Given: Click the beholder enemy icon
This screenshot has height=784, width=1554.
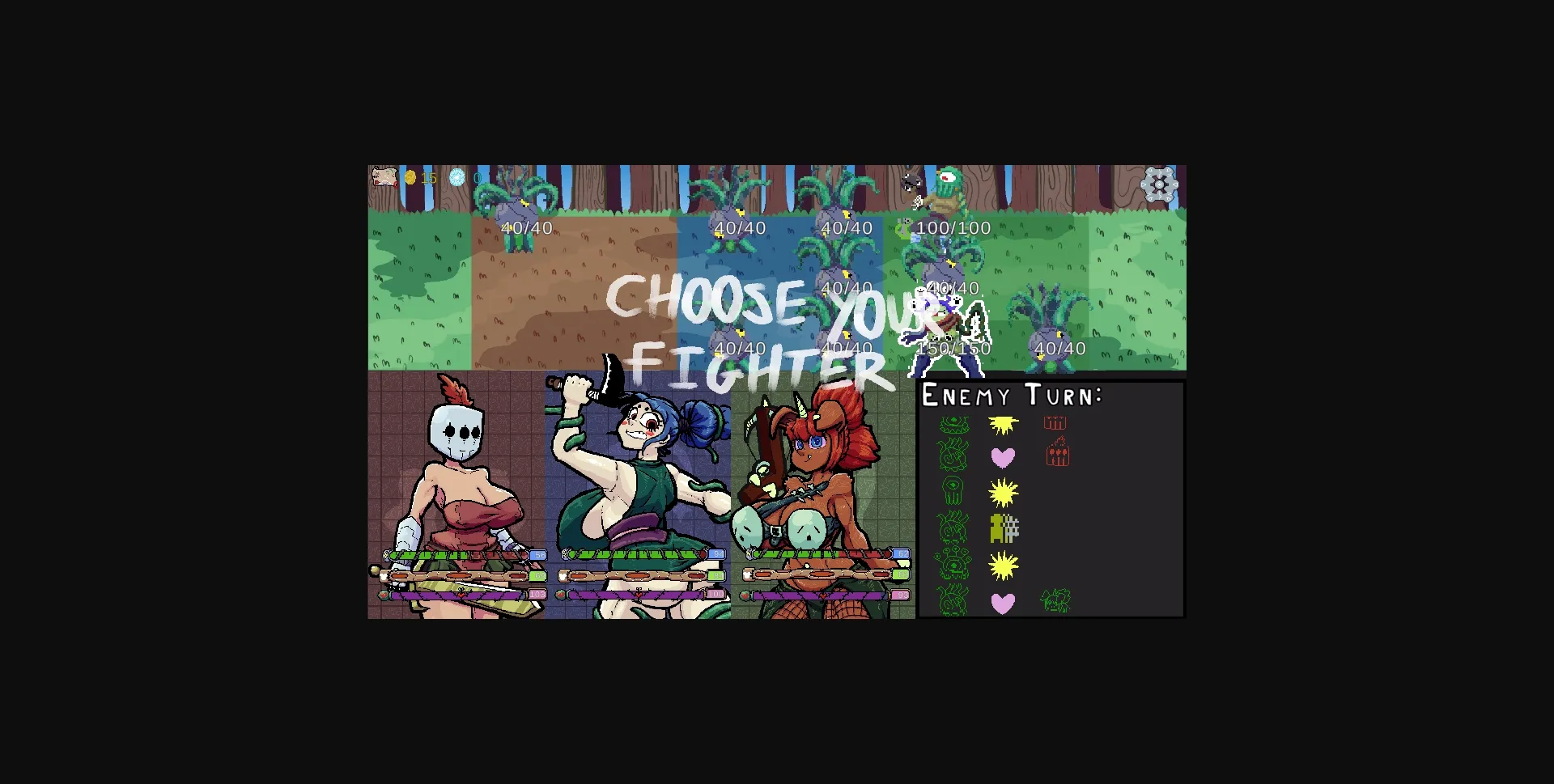Looking at the screenshot, I should 953,563.
